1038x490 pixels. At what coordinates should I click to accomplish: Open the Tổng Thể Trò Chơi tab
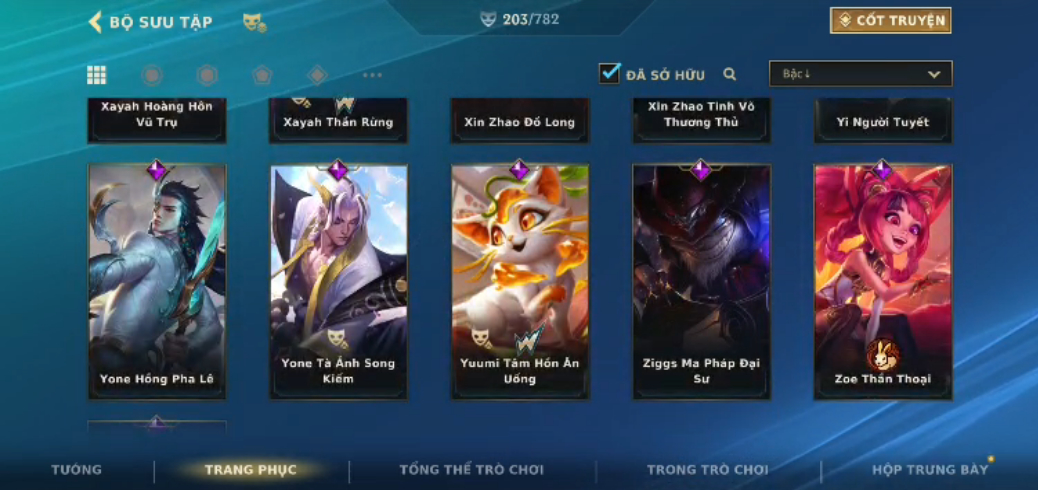[471, 470]
